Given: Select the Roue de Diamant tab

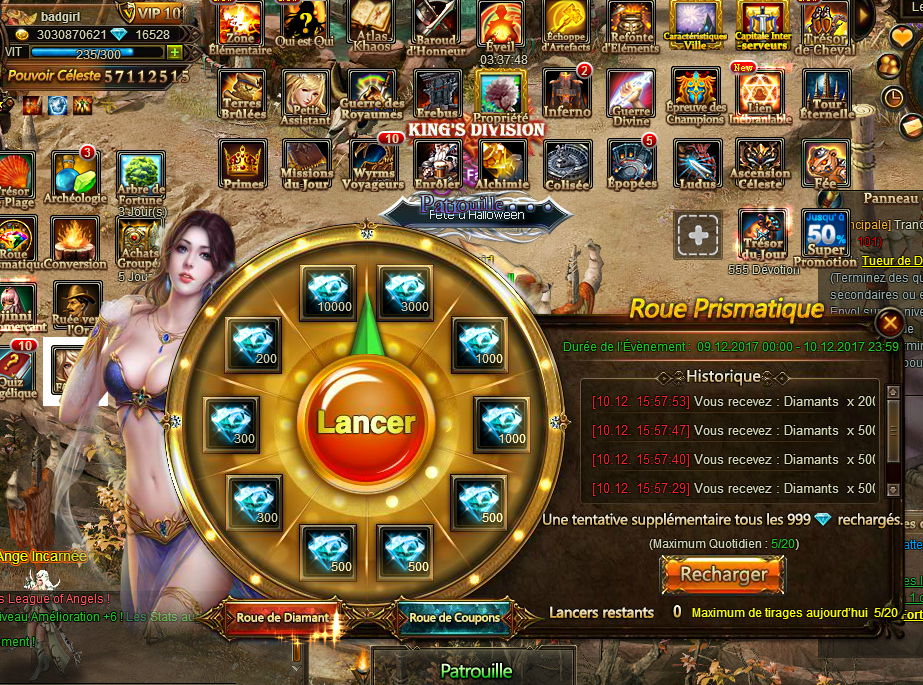Looking at the screenshot, I should pos(282,618).
